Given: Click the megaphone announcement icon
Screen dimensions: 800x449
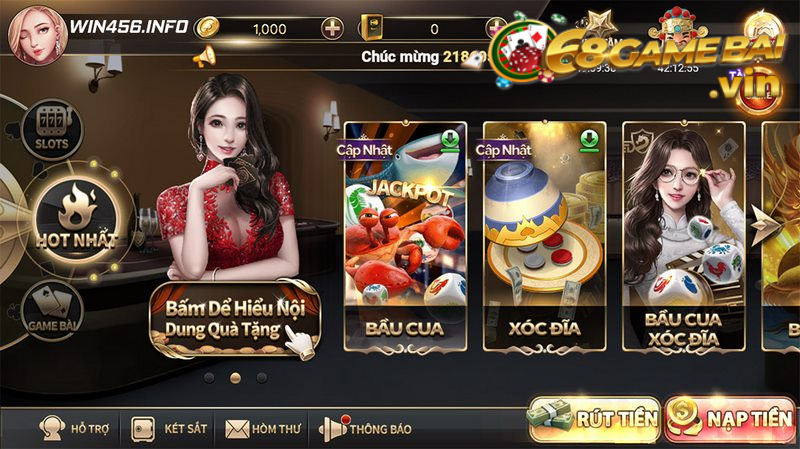Looking at the screenshot, I should tap(204, 56).
